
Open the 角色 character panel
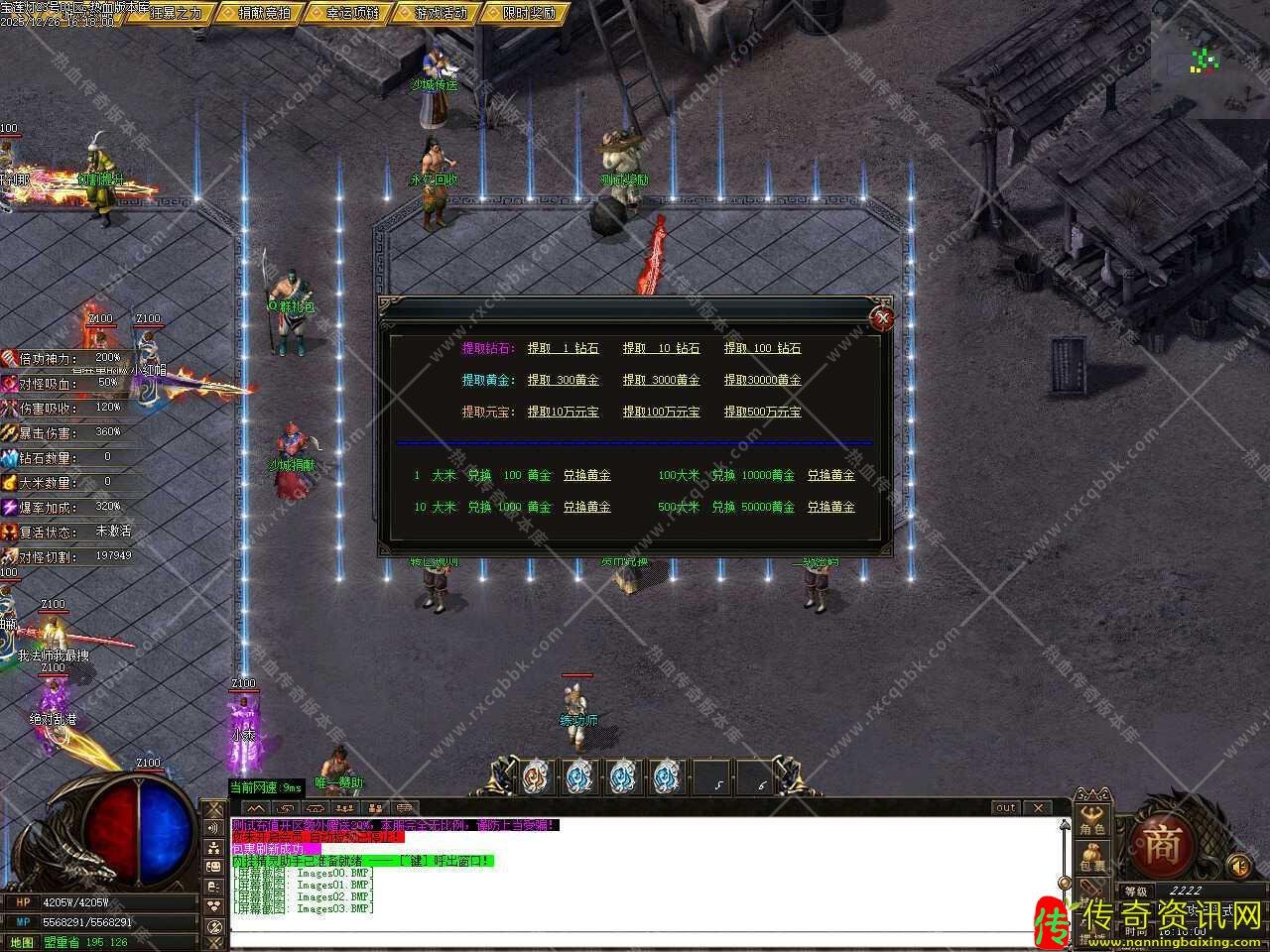click(x=1092, y=823)
